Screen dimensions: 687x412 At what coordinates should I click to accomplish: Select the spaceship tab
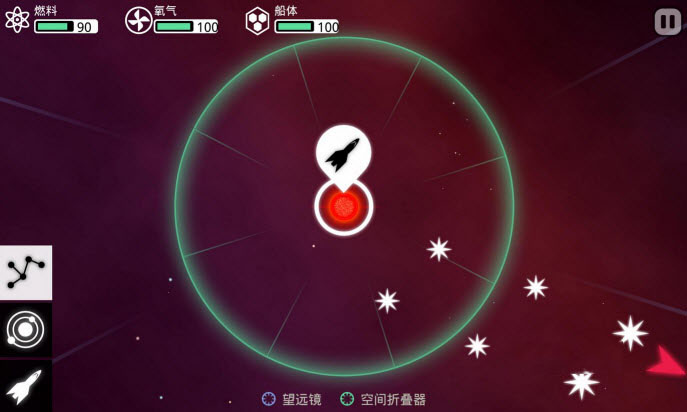point(26,385)
